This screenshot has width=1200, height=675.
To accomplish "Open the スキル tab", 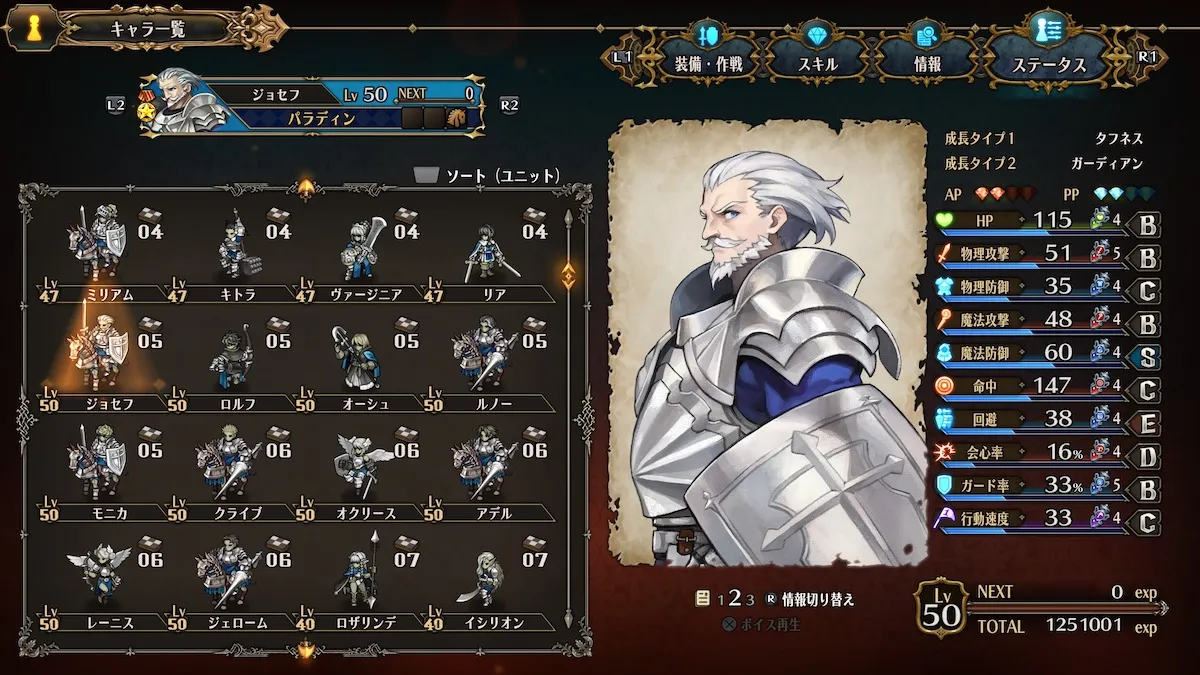I will pyautogui.click(x=818, y=64).
